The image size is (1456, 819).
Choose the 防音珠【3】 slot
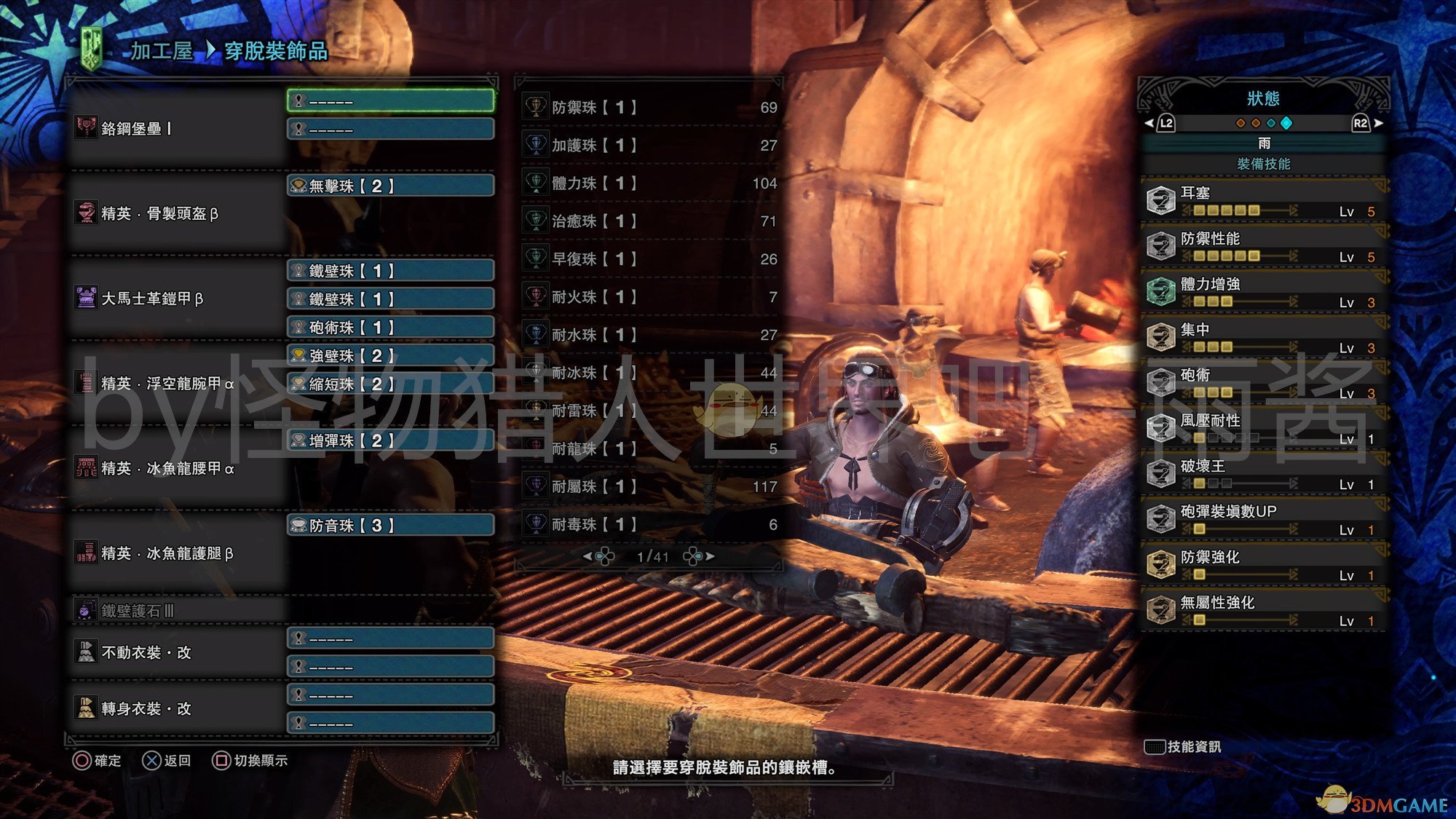point(391,526)
